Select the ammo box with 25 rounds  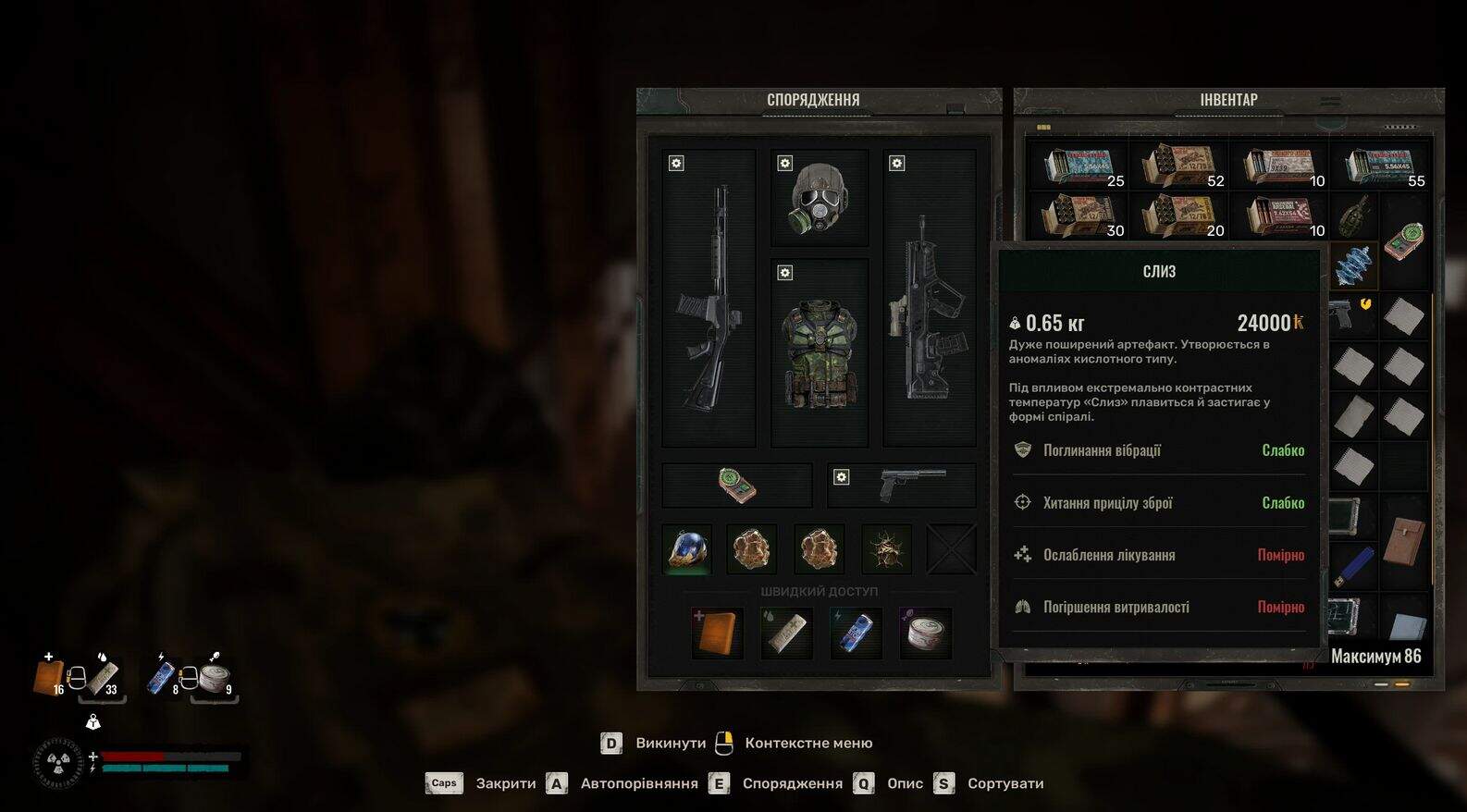1078,166
